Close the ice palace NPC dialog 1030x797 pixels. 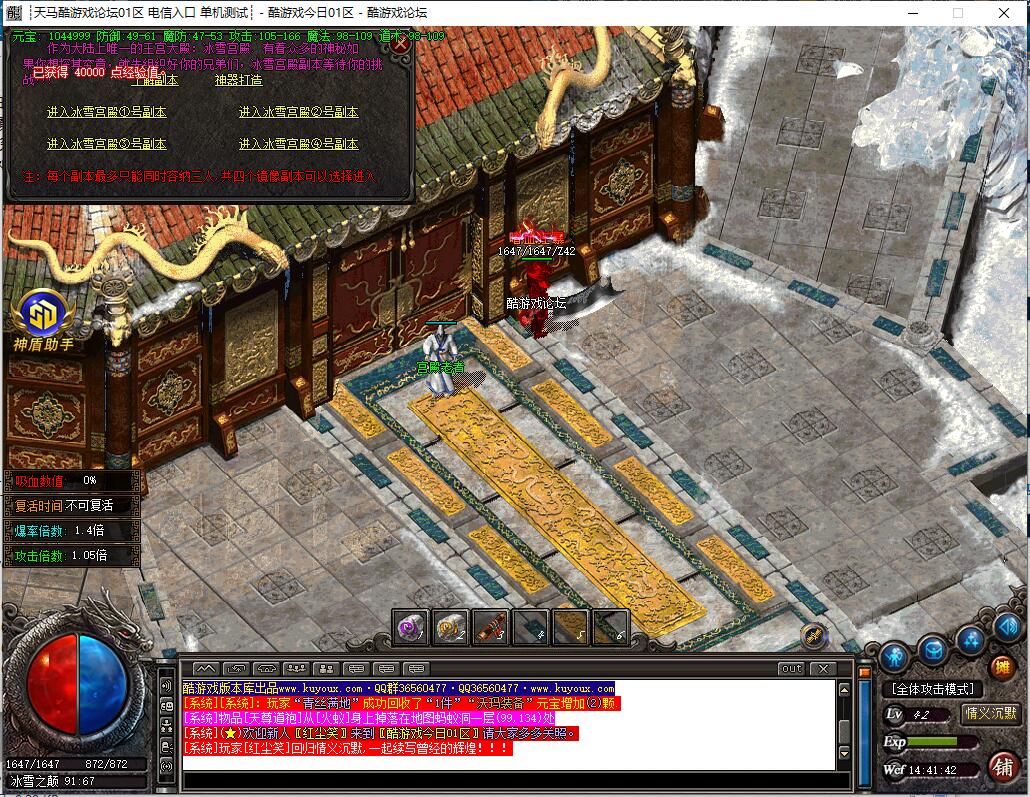pyautogui.click(x=400, y=44)
